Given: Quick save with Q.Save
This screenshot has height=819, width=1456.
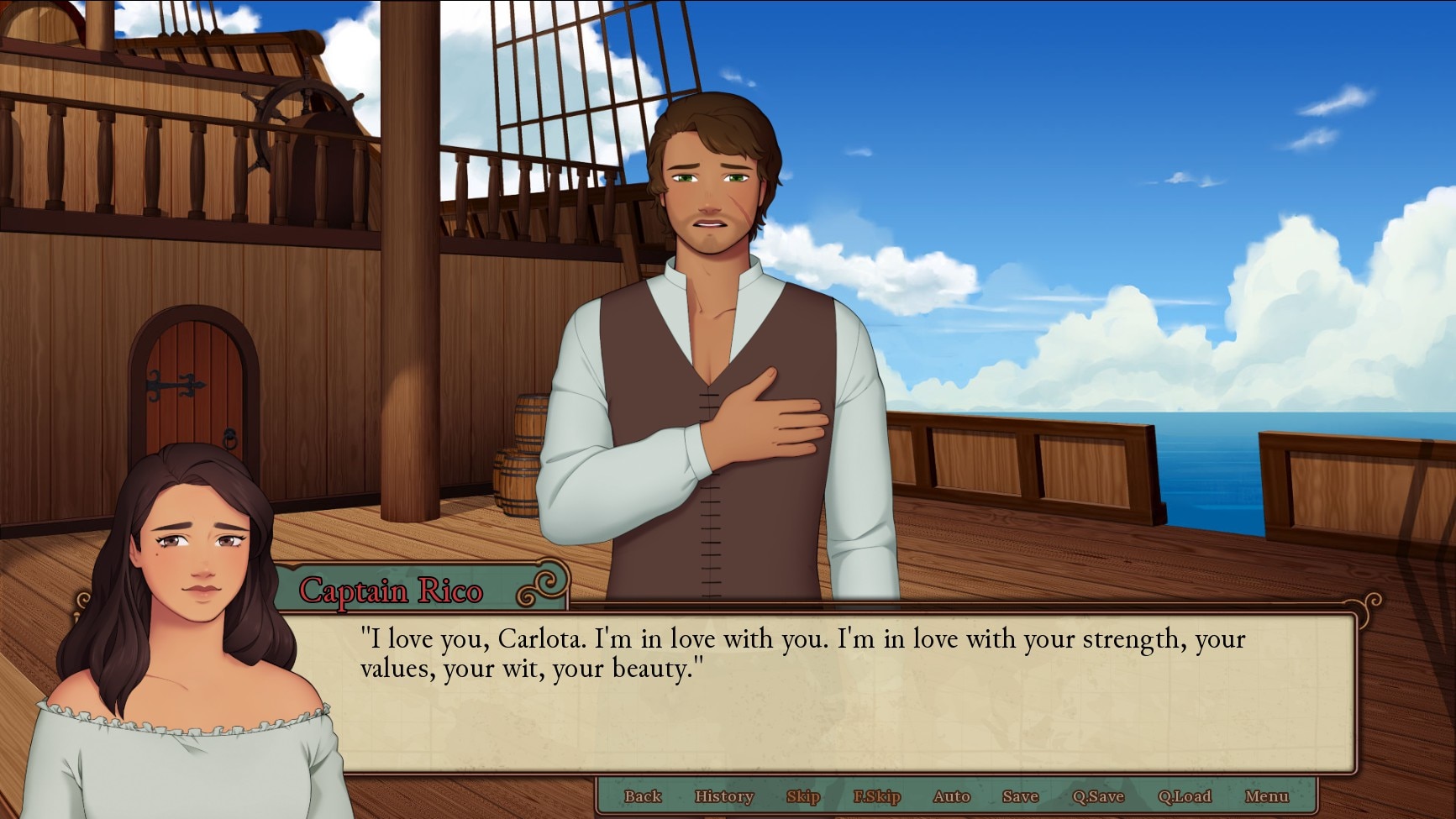Looking at the screenshot, I should point(1097,796).
